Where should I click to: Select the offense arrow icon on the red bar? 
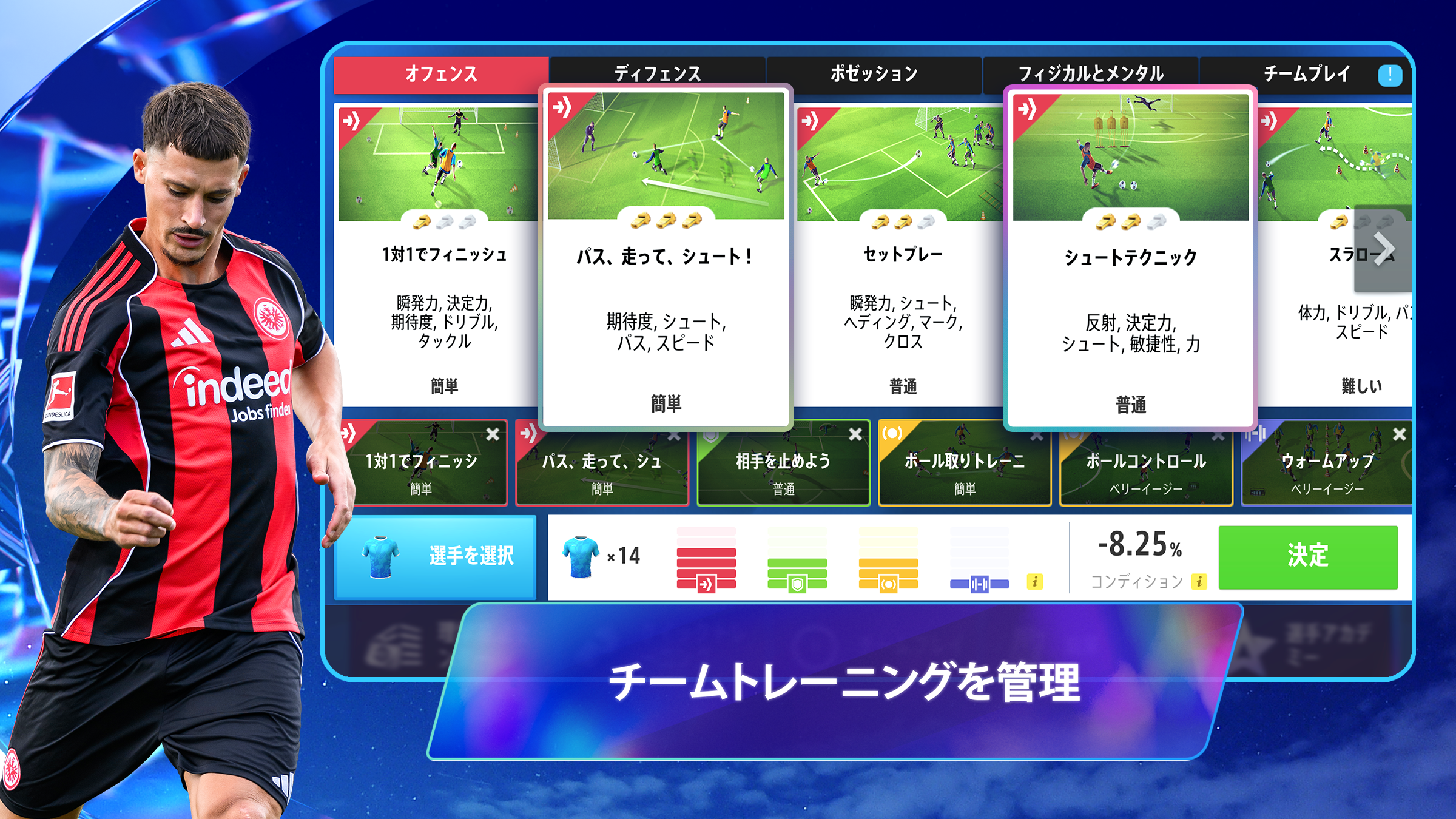(x=706, y=585)
